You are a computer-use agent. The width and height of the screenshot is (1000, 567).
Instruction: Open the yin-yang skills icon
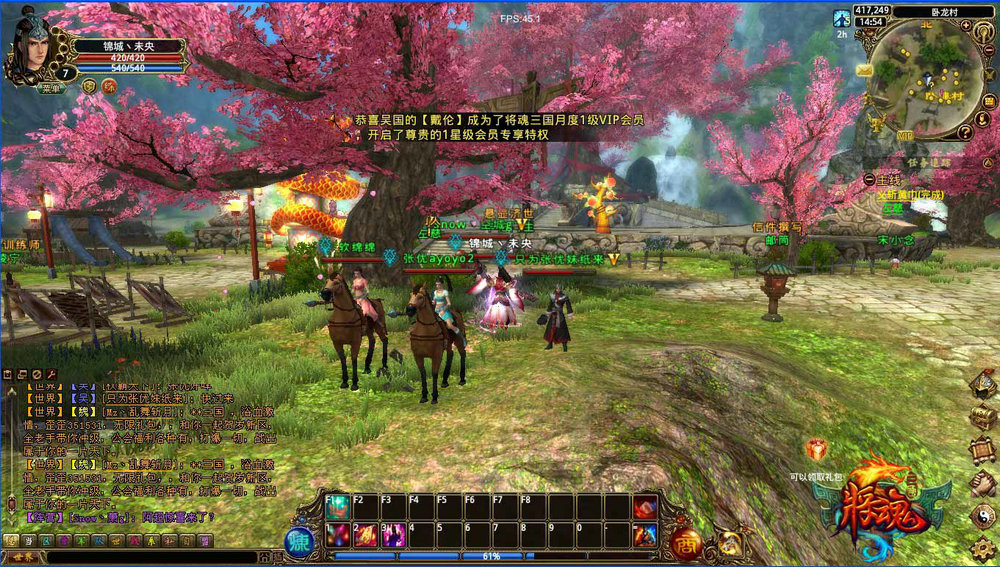pyautogui.click(x=983, y=516)
